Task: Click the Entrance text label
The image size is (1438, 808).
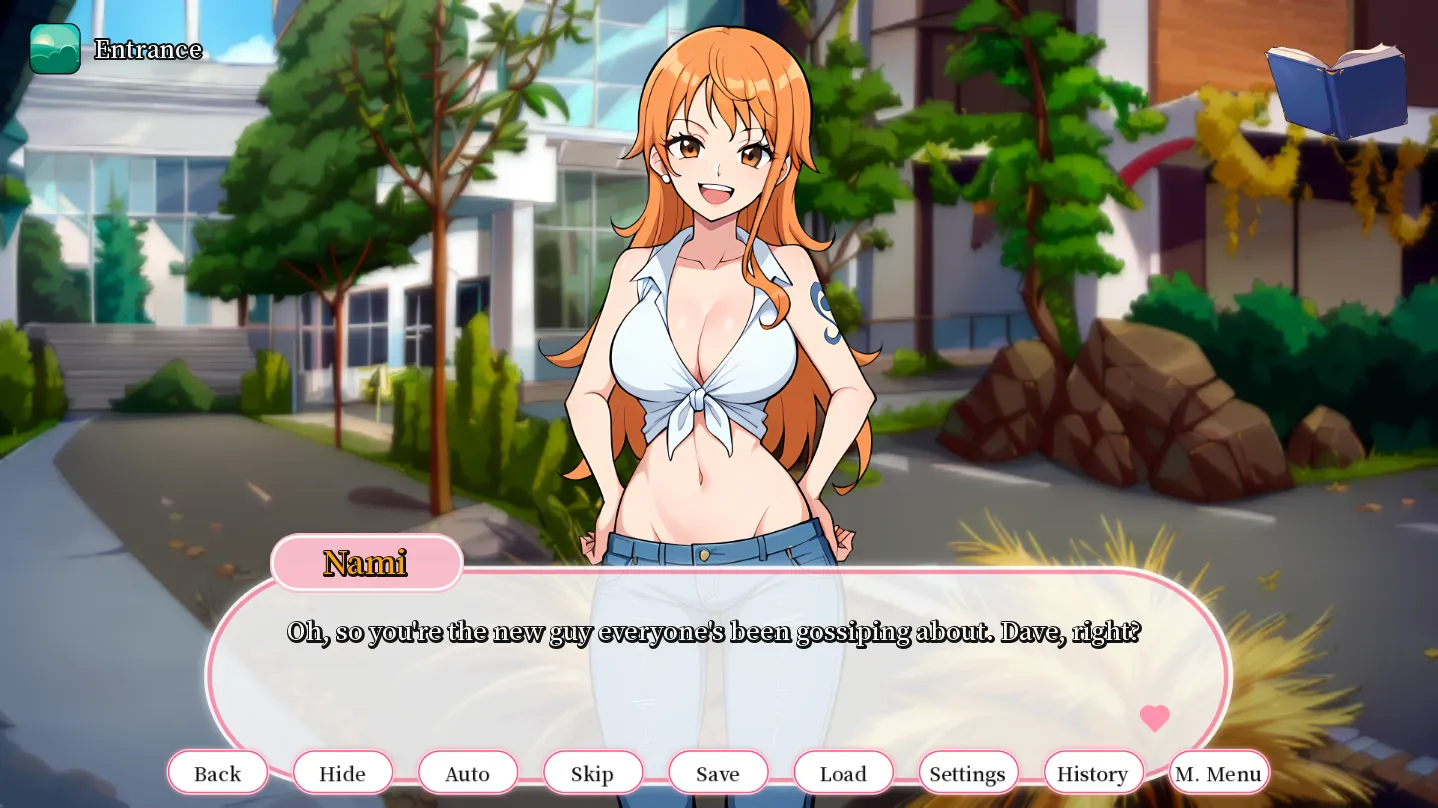Action: [x=147, y=49]
